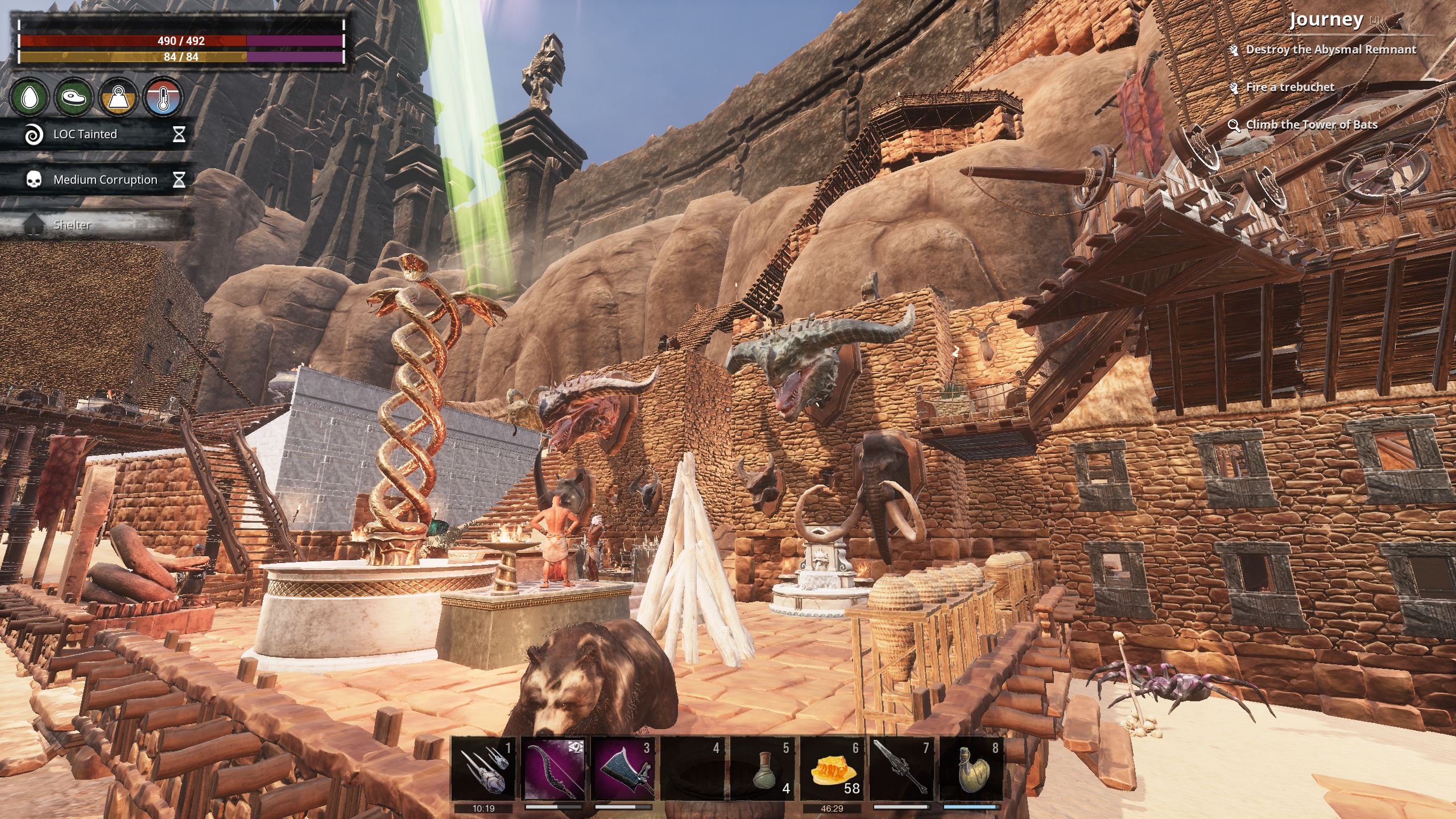The width and height of the screenshot is (1456, 819).
Task: Click the thirst water drop status icon
Action: click(x=28, y=97)
